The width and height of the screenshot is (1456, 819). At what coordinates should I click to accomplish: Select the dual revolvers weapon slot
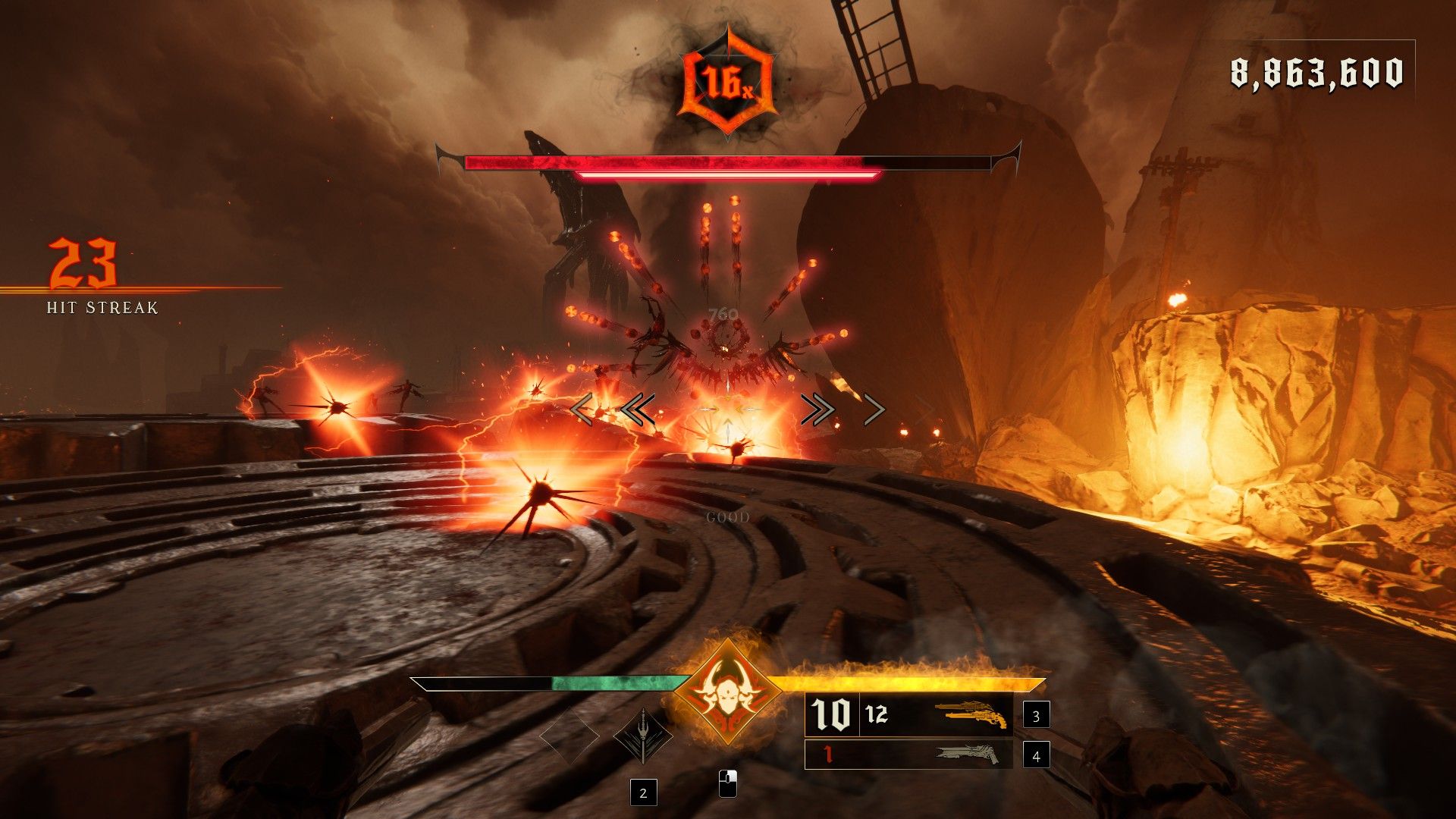971,714
